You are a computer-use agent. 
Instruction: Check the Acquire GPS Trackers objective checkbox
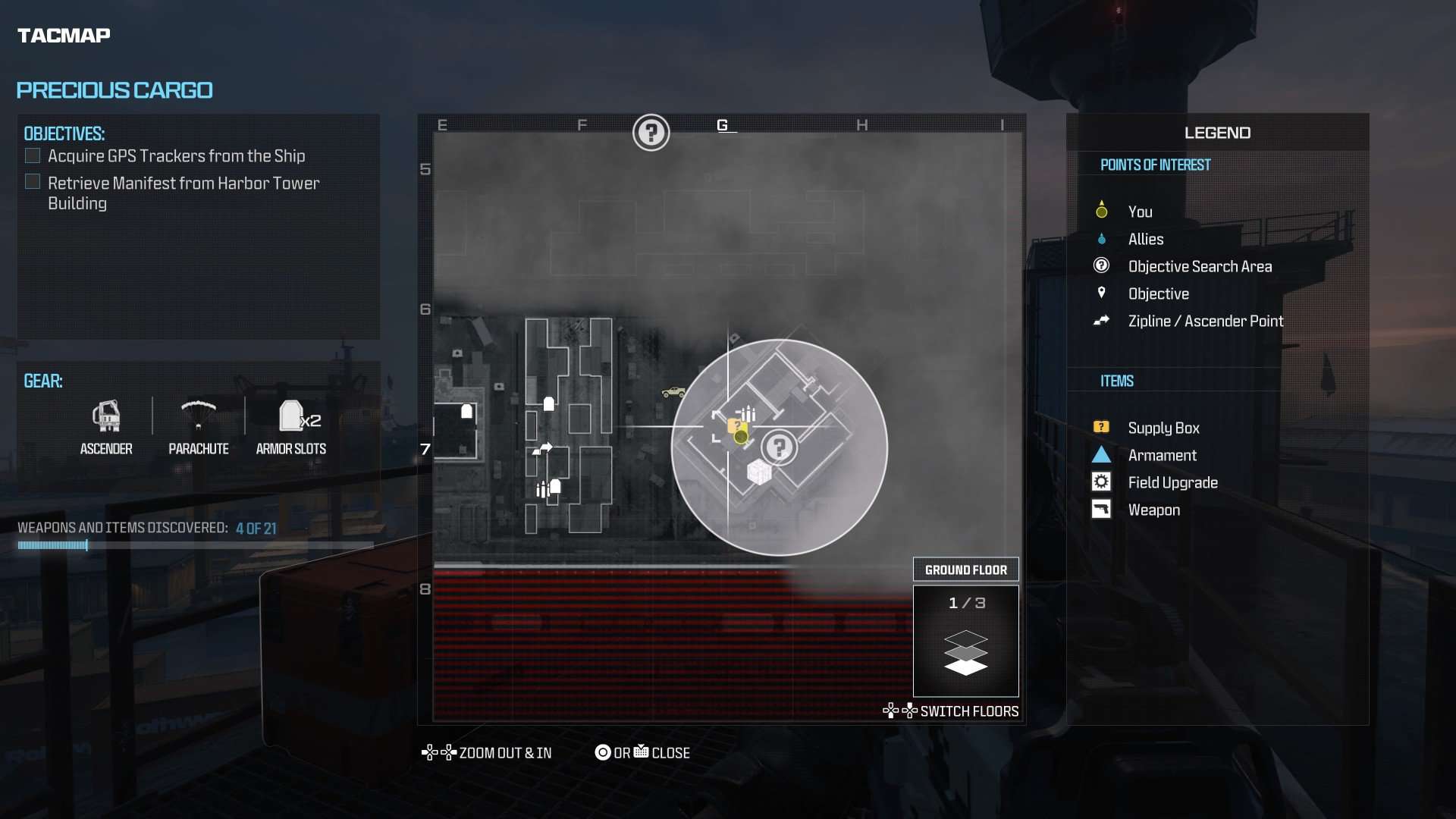click(x=33, y=155)
